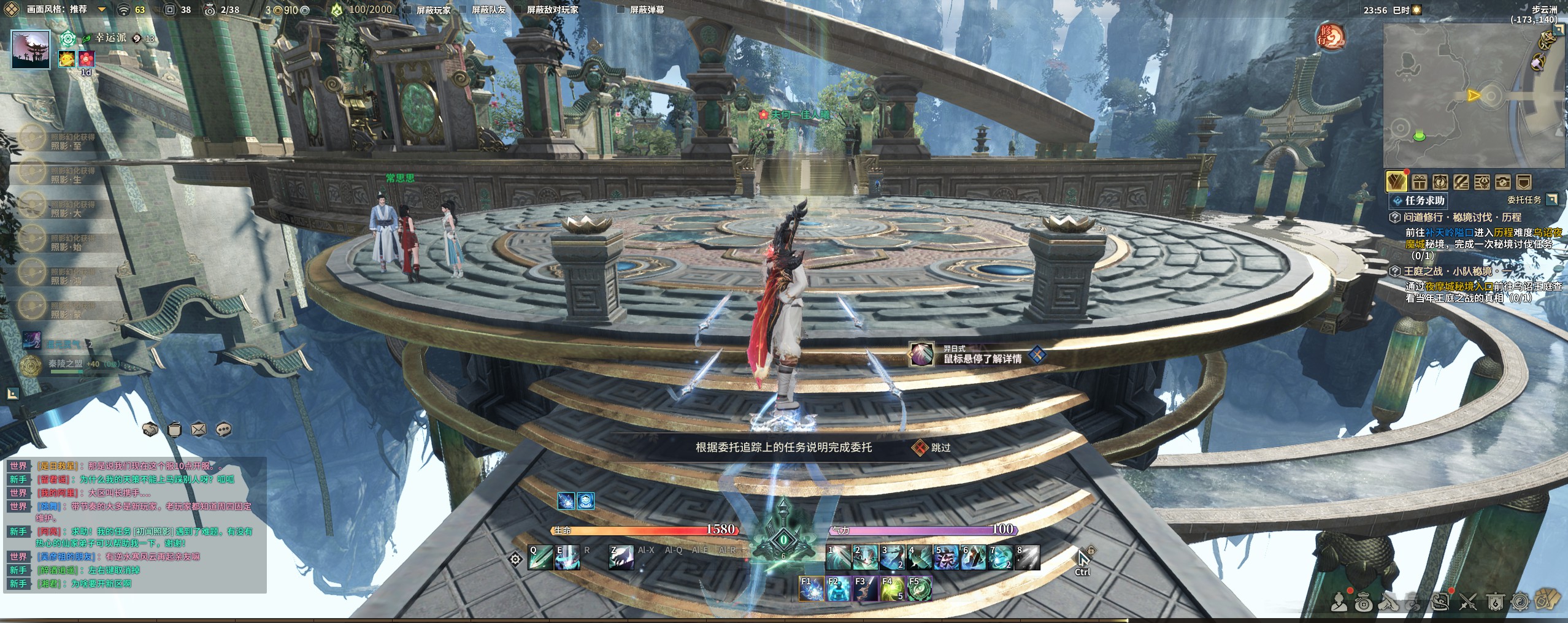Use the skill in hotbar slot 5

946,557
